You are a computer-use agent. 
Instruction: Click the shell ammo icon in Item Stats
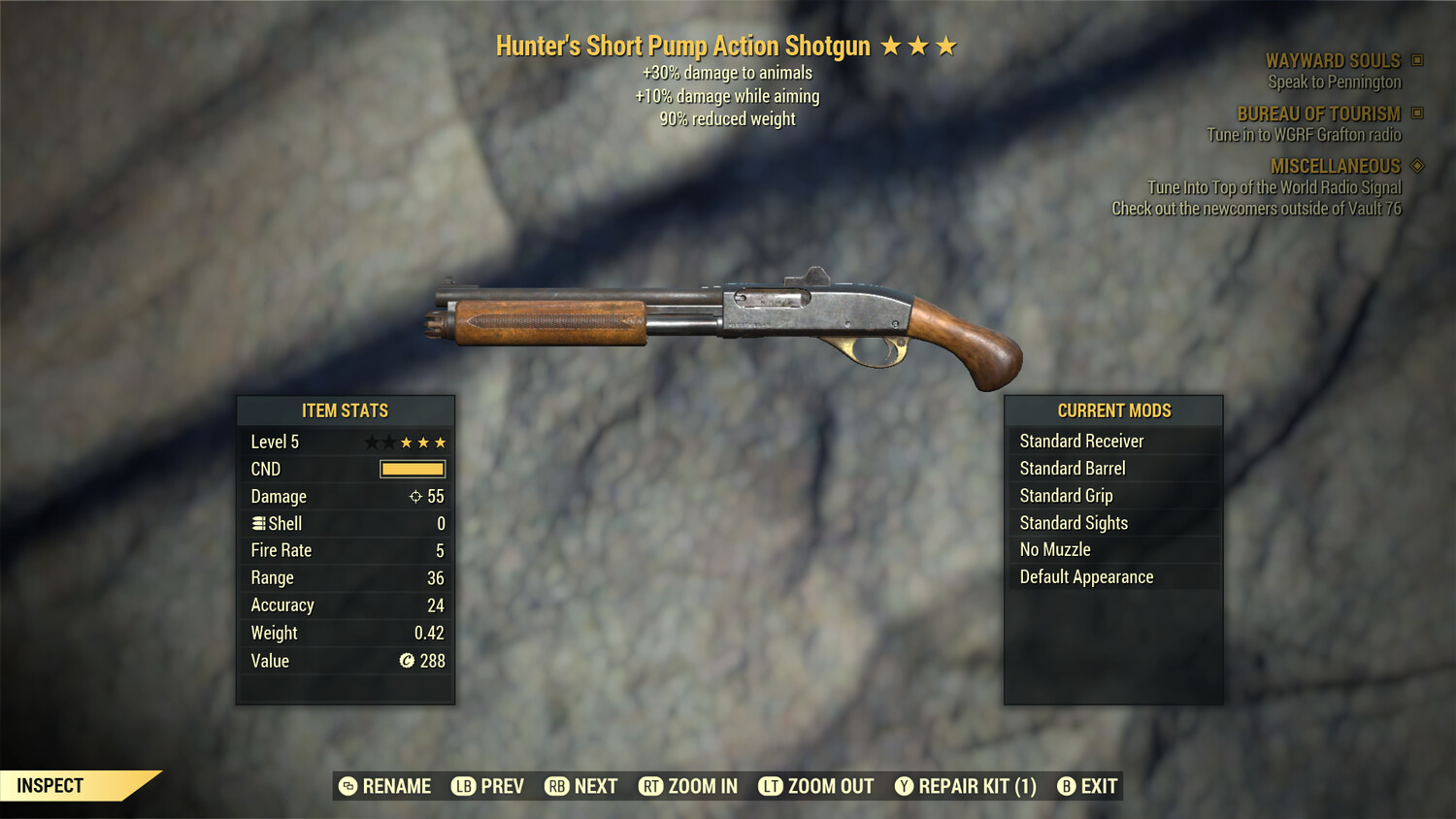258,523
